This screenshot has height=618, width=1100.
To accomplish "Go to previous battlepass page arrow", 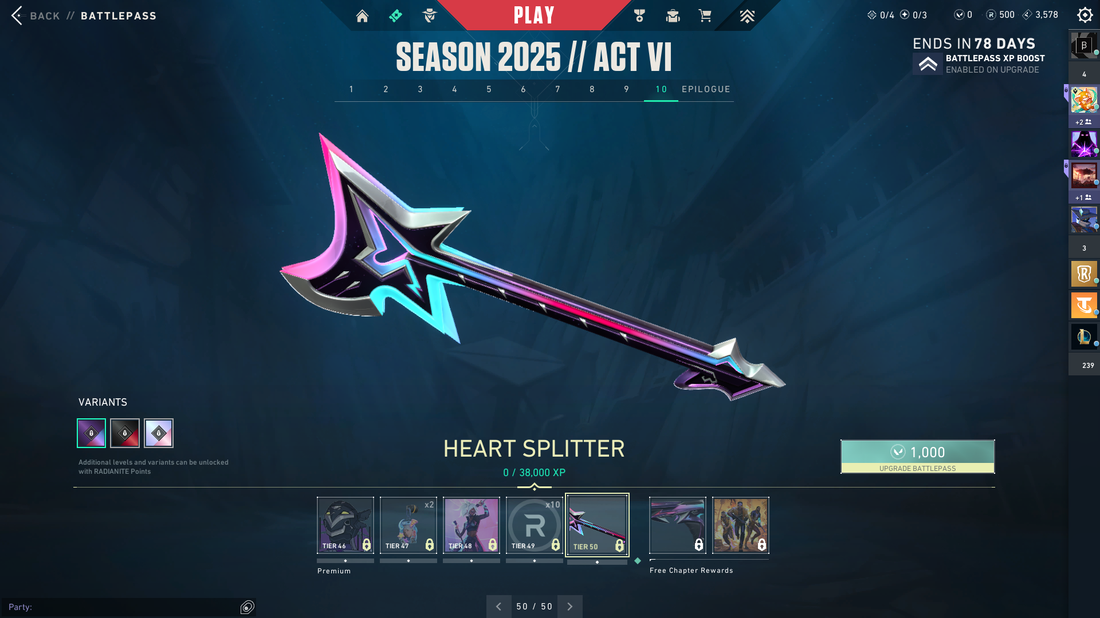I will [499, 607].
